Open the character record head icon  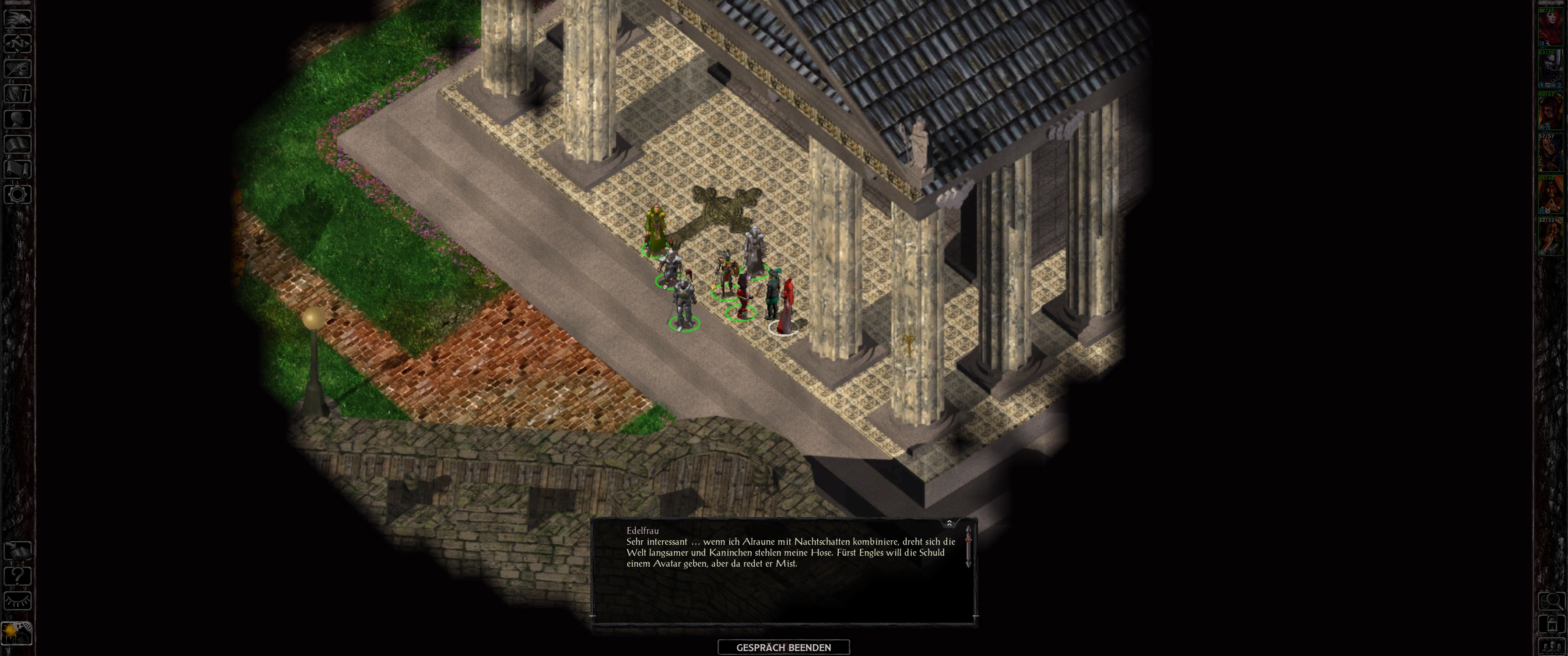tap(18, 118)
